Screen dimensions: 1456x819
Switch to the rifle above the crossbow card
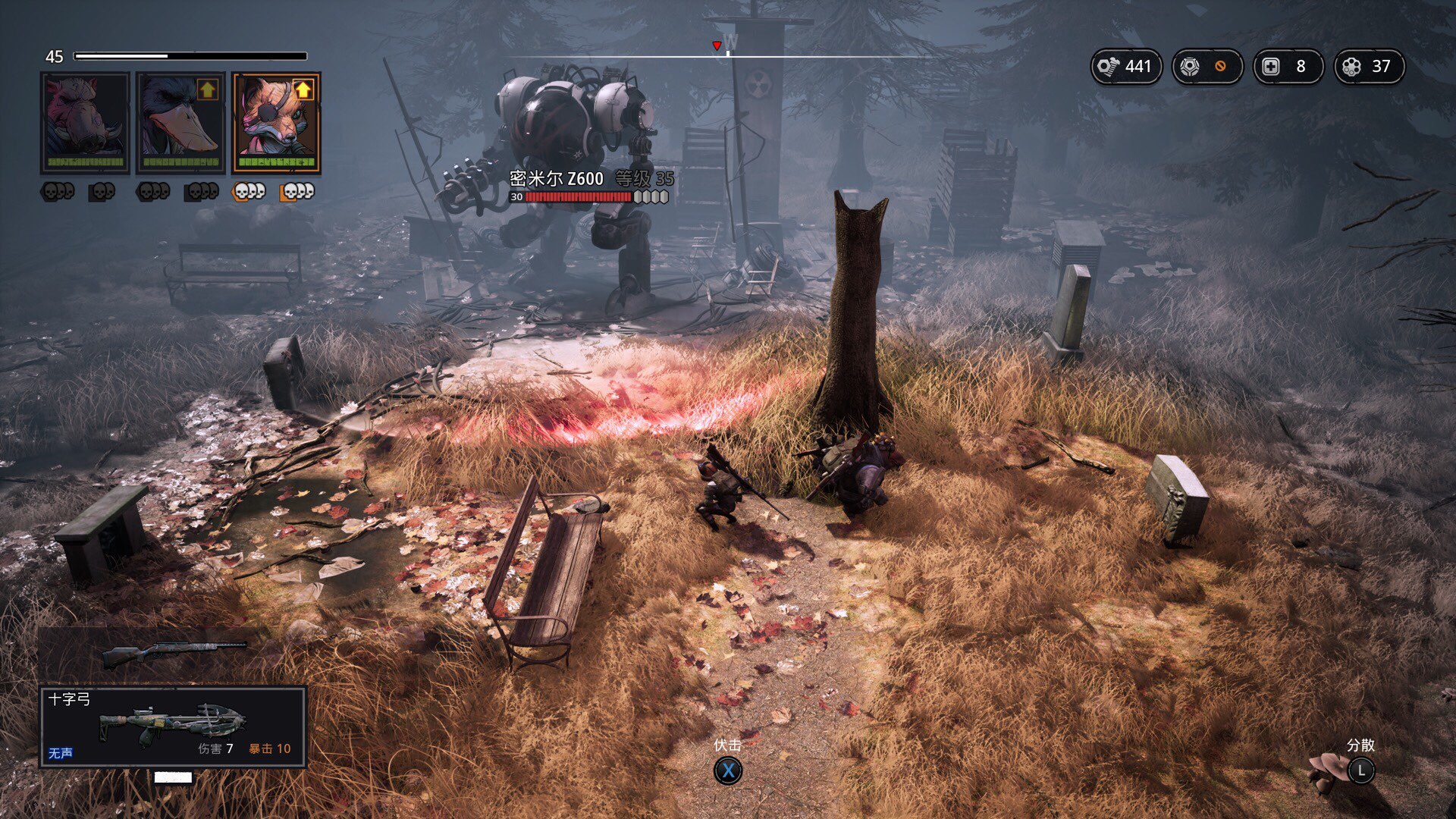point(174,653)
